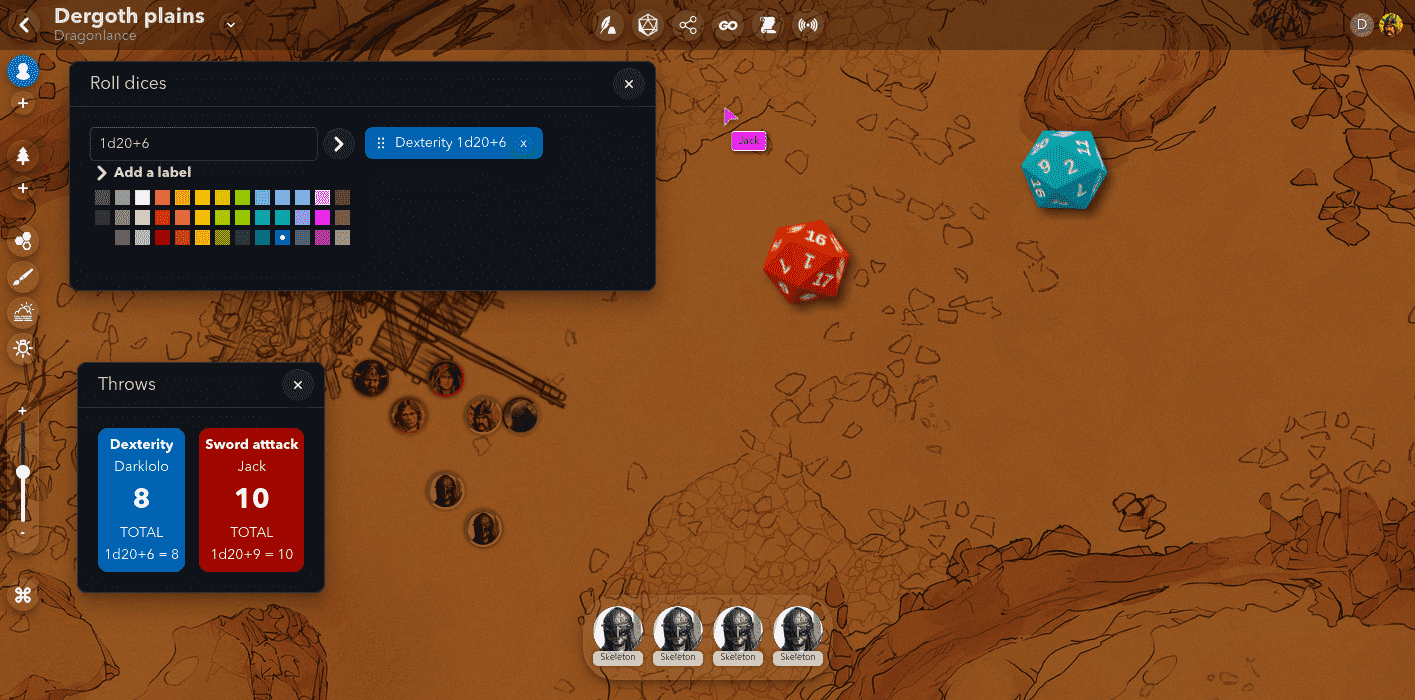1415x700 pixels.
Task: Close the Throws panel
Action: pos(297,385)
